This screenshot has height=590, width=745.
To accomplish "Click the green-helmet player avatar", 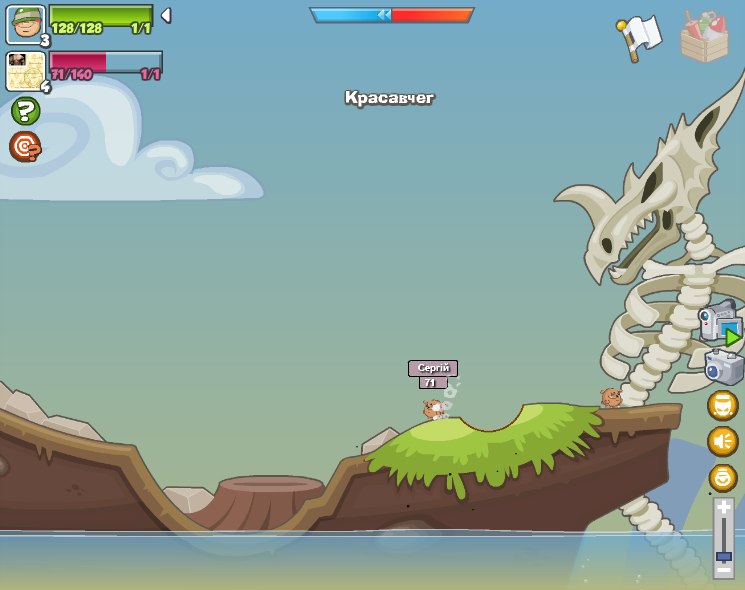I will click(25, 24).
